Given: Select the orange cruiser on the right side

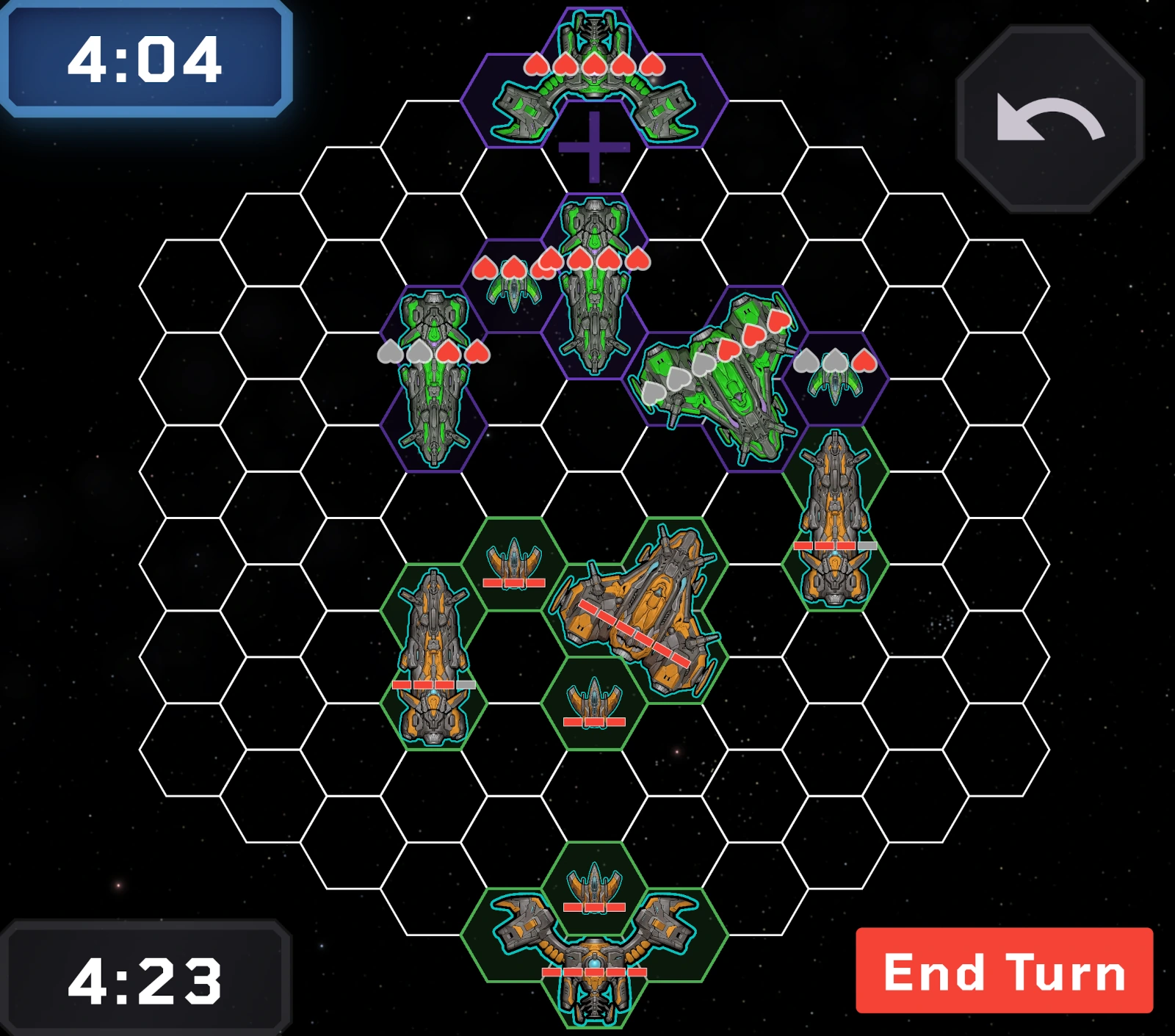Looking at the screenshot, I should 834,514.
